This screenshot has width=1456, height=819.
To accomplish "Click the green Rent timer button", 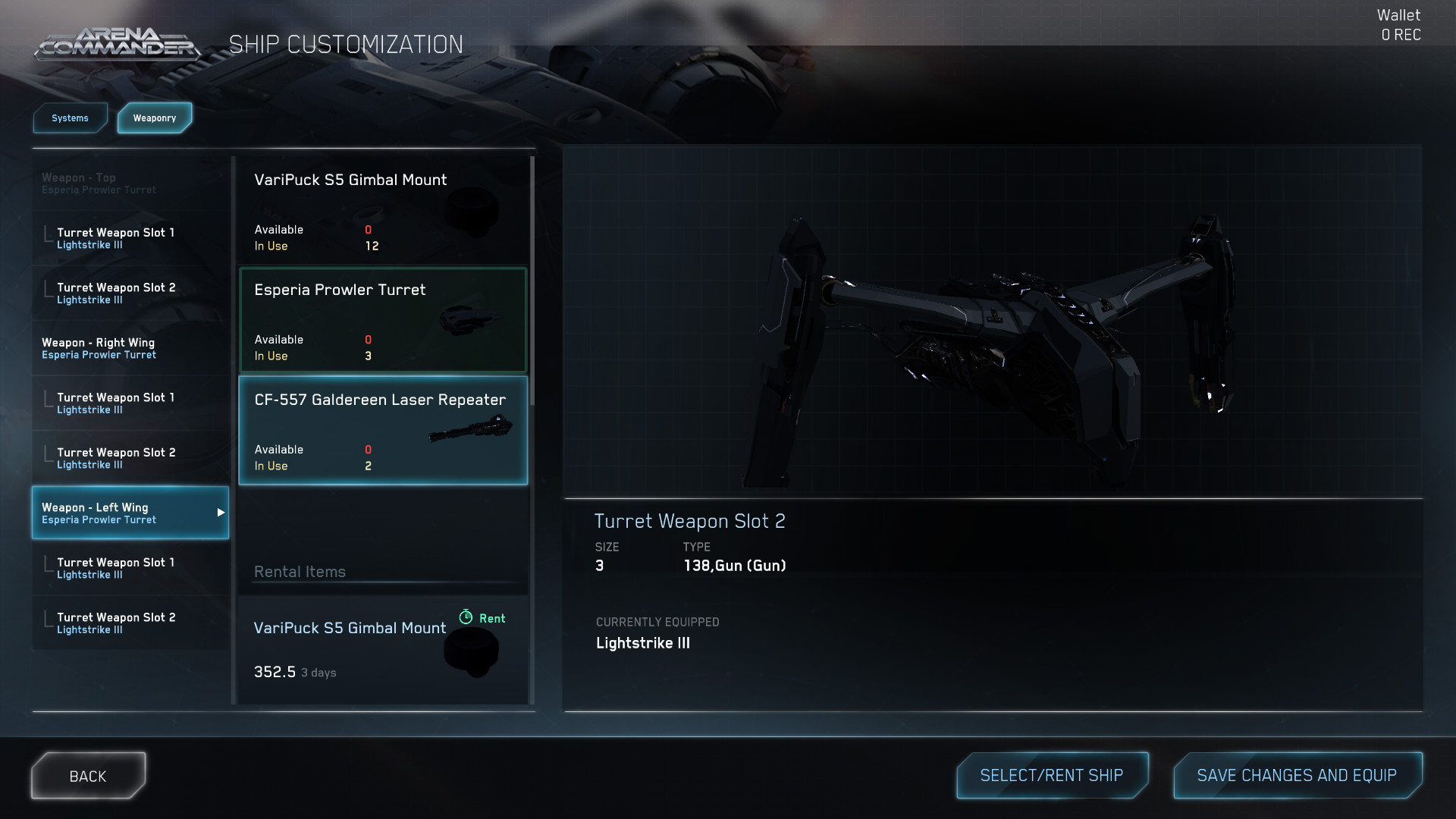I will 482,618.
